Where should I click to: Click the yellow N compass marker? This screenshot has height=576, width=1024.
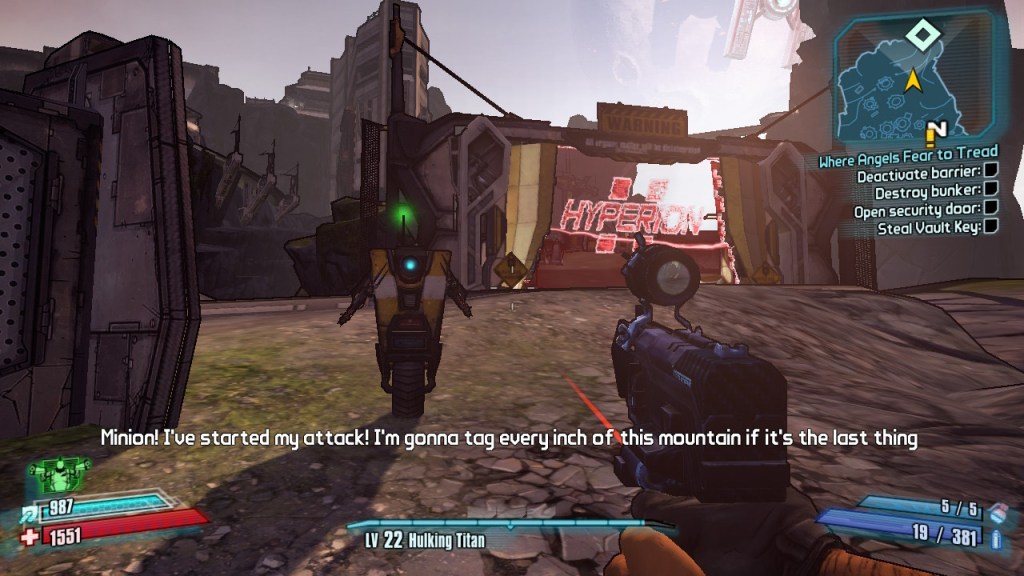pos(937,132)
